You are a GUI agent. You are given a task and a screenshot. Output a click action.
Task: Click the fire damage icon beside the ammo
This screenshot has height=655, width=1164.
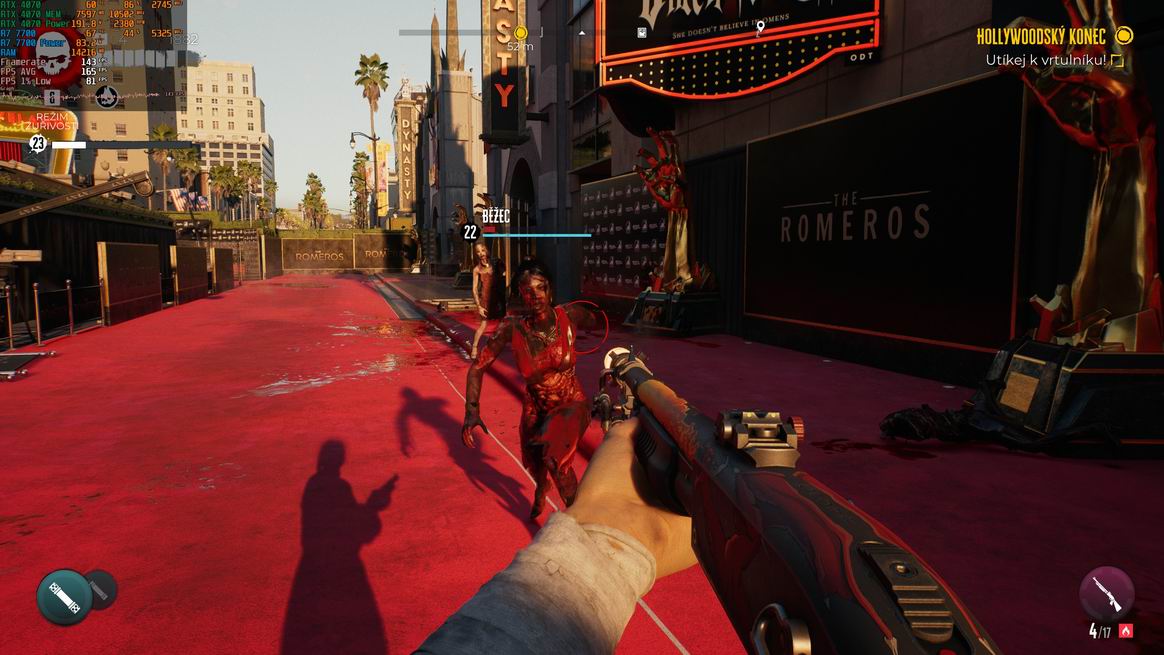(x=1126, y=631)
